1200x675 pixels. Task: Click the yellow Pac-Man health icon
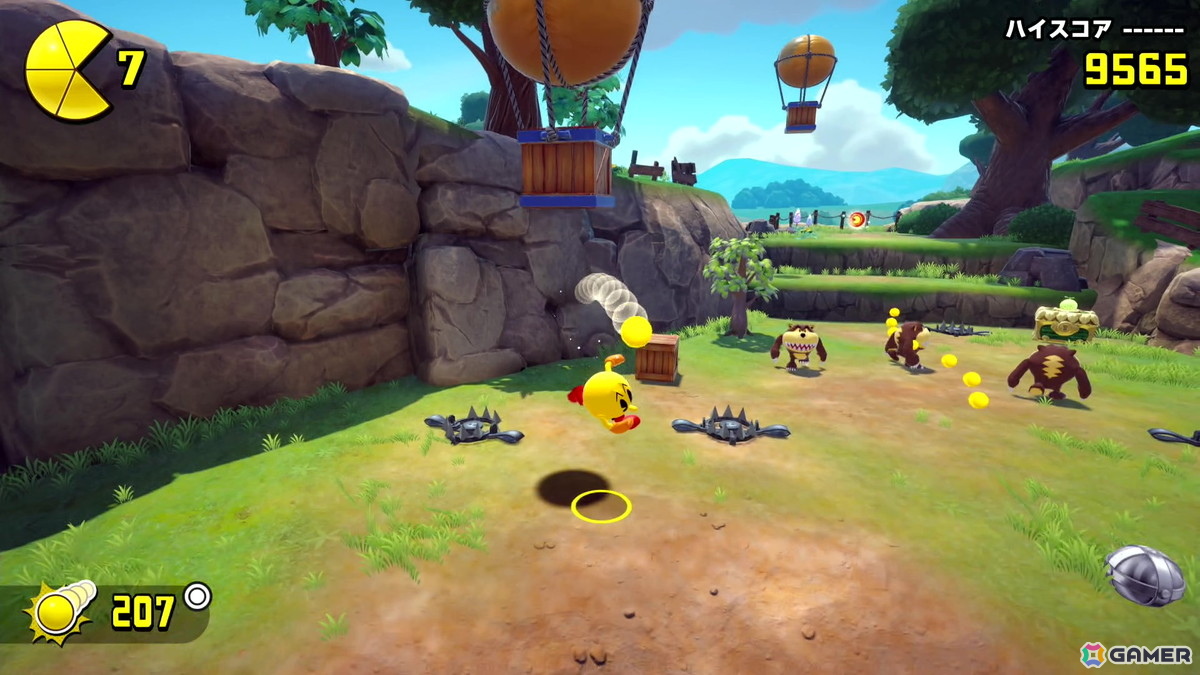coord(66,70)
